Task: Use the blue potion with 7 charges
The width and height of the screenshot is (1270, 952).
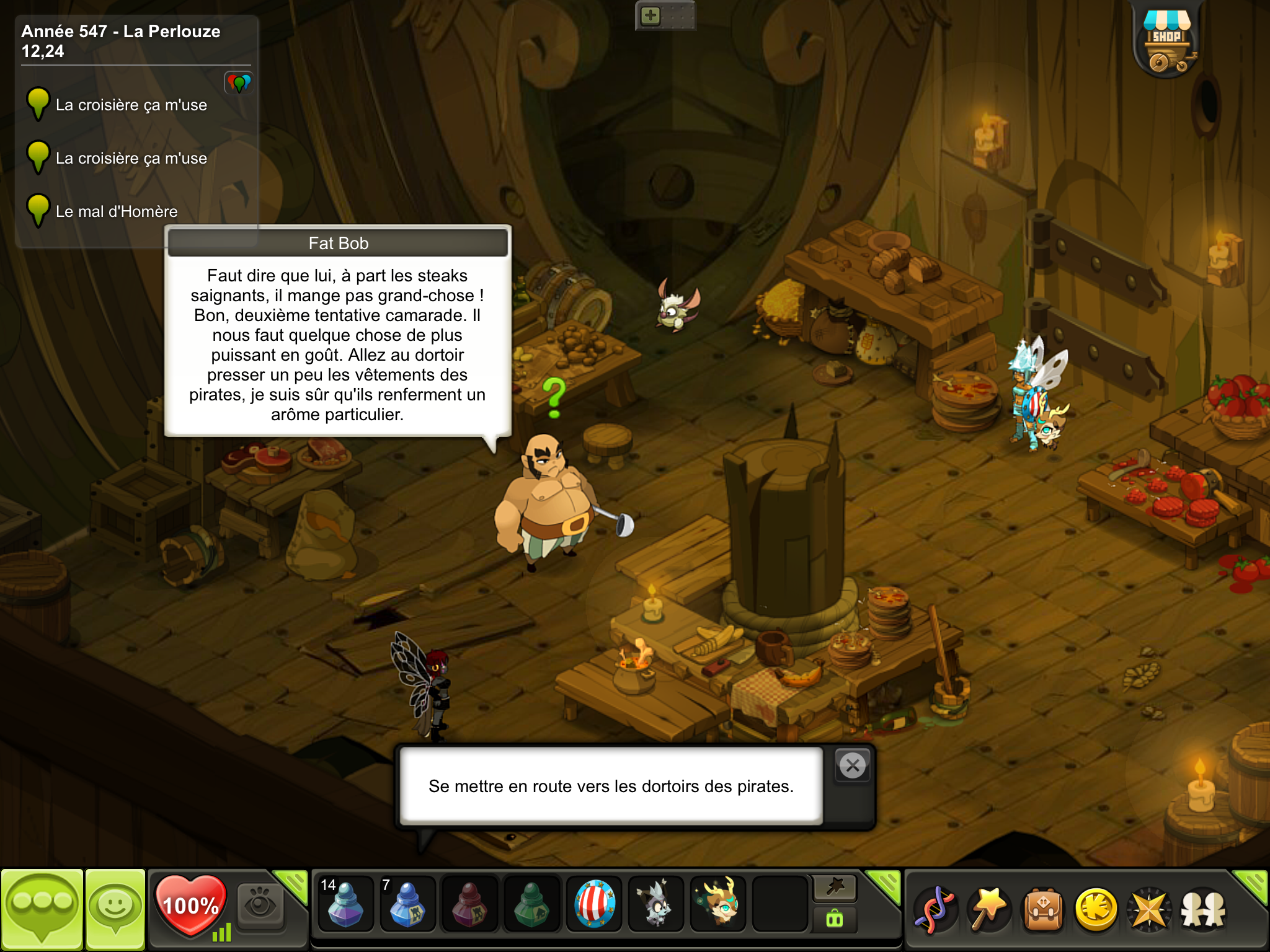Action: (407, 904)
